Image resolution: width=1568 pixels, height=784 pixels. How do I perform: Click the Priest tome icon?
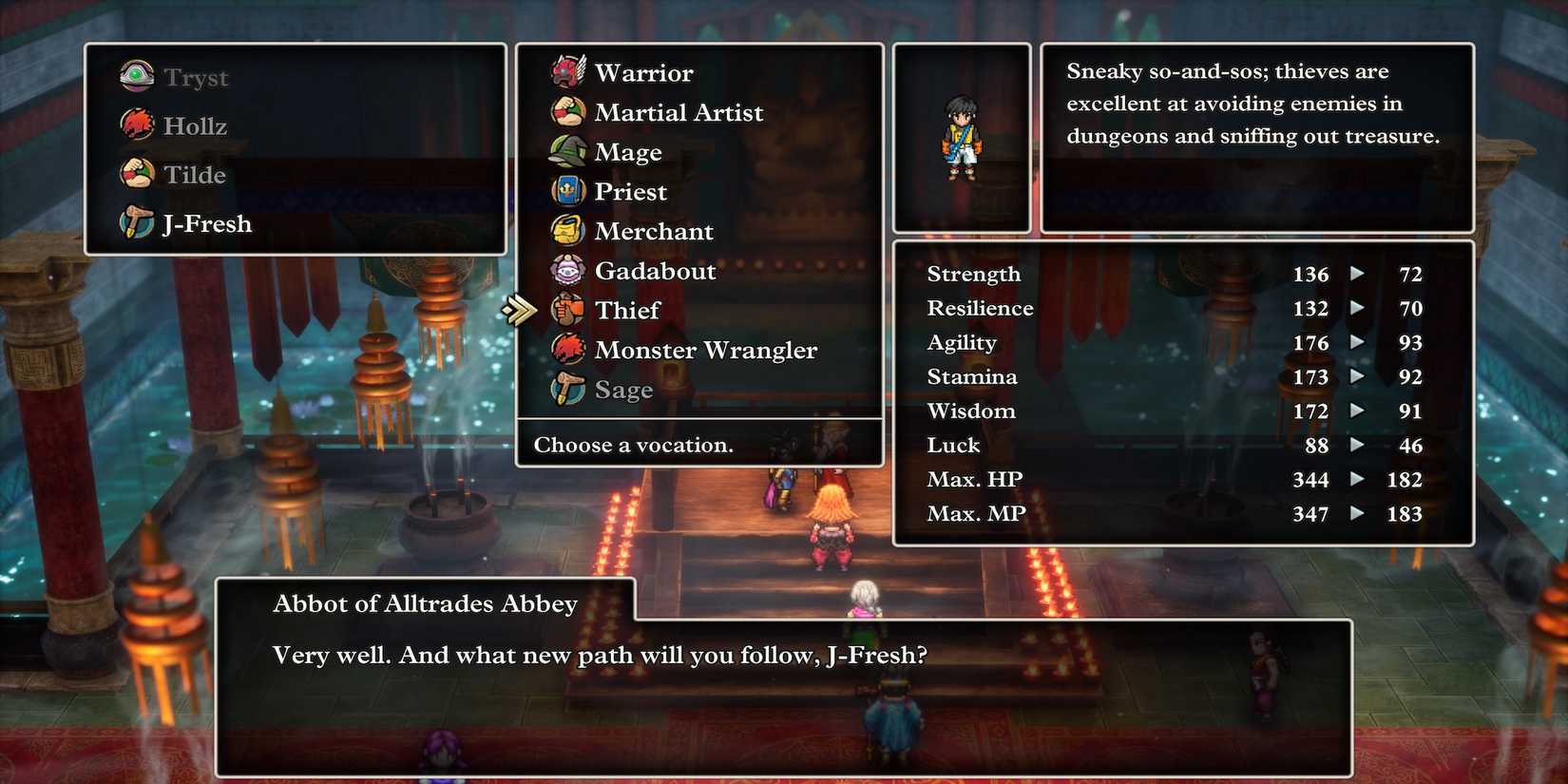pyautogui.click(x=567, y=191)
